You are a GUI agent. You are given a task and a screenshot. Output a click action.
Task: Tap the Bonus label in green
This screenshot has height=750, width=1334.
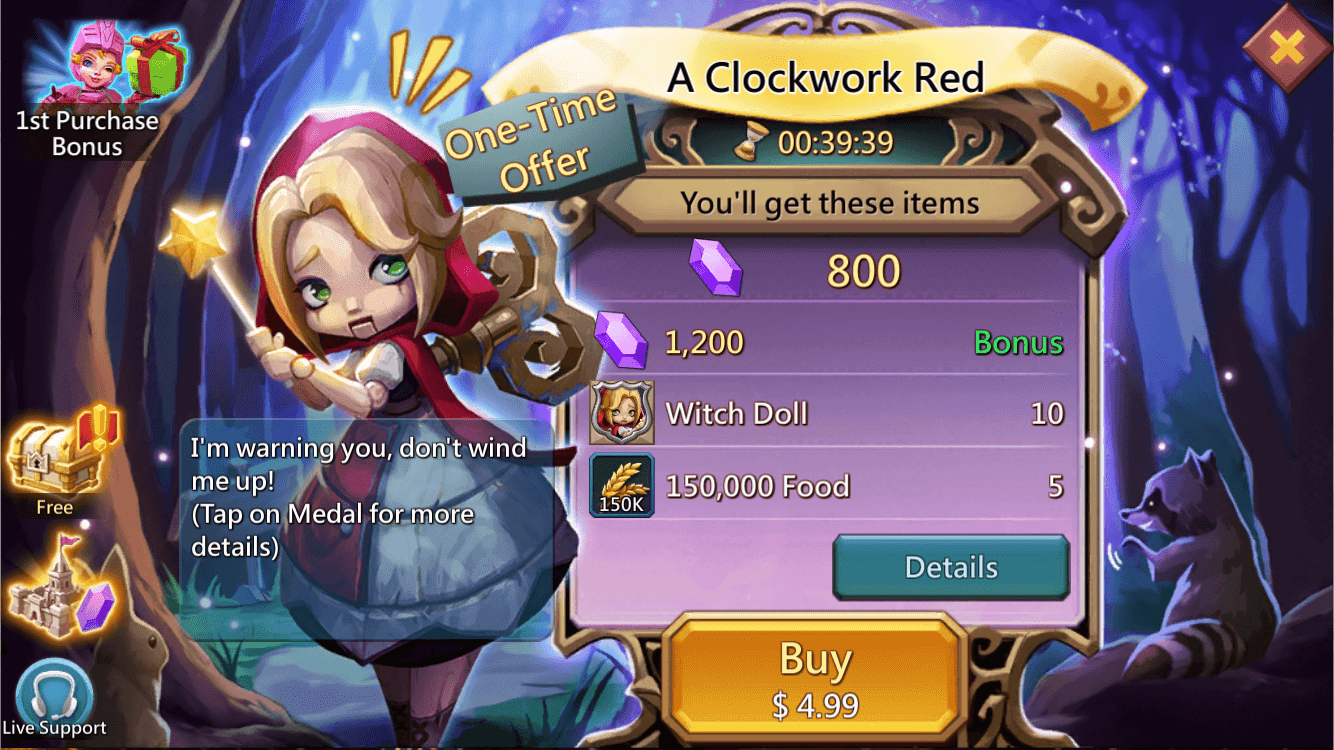[x=1019, y=342]
